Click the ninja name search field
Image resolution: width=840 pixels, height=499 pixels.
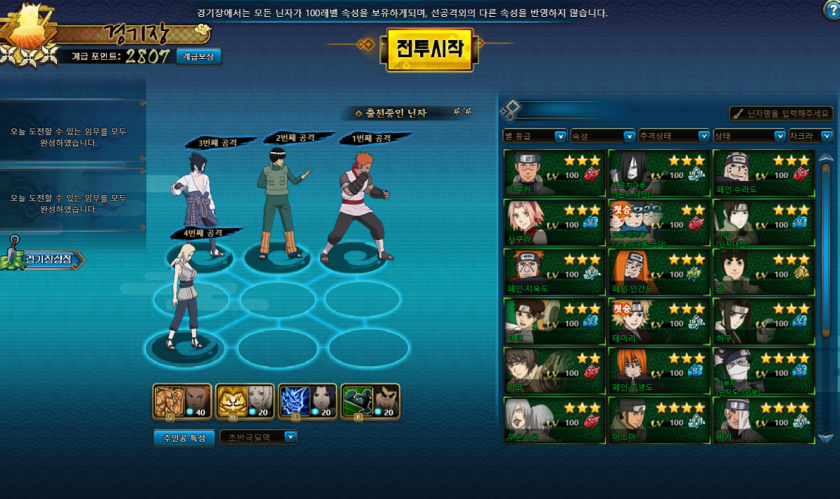(x=780, y=114)
